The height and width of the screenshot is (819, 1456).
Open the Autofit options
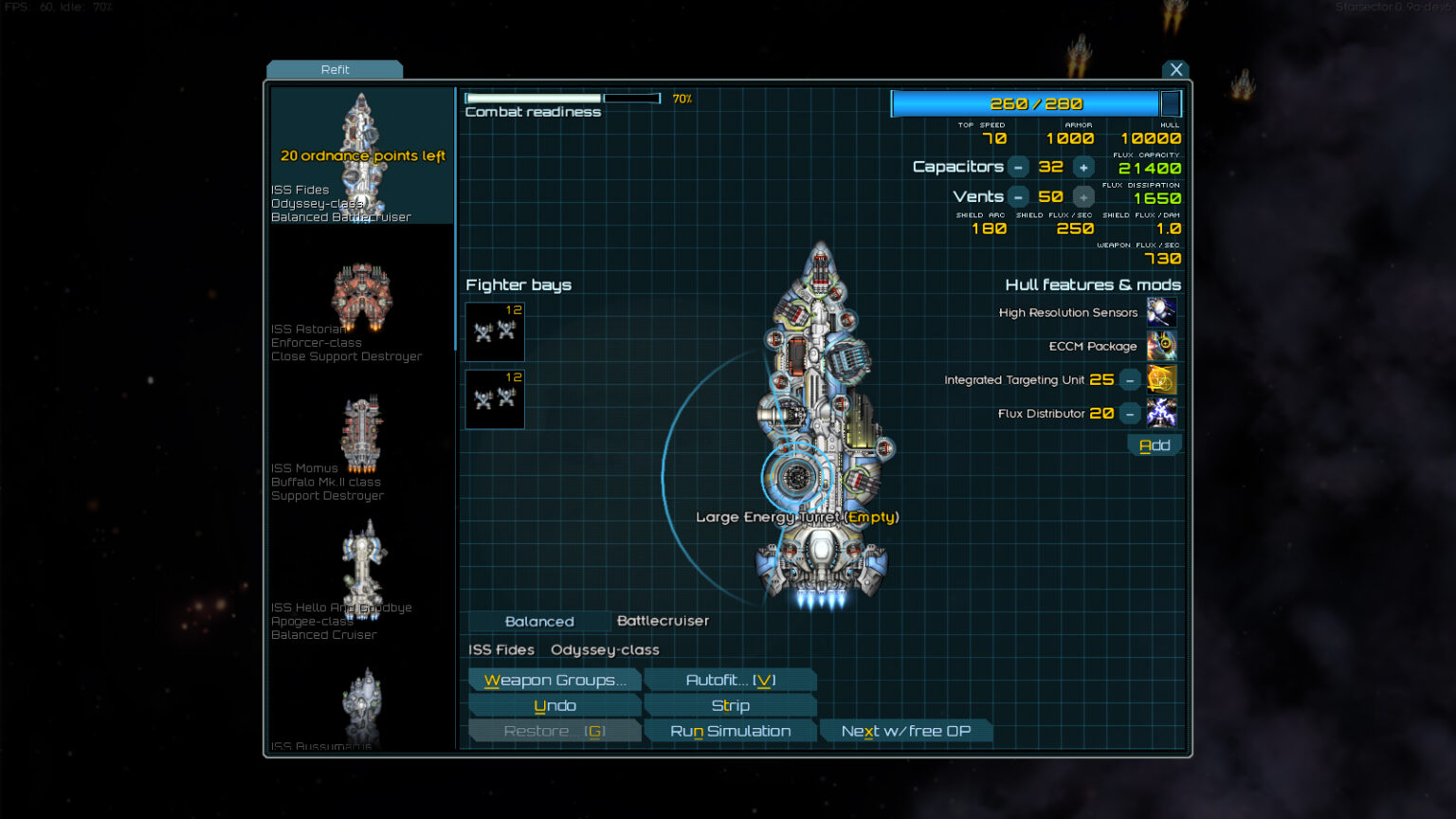(730, 680)
